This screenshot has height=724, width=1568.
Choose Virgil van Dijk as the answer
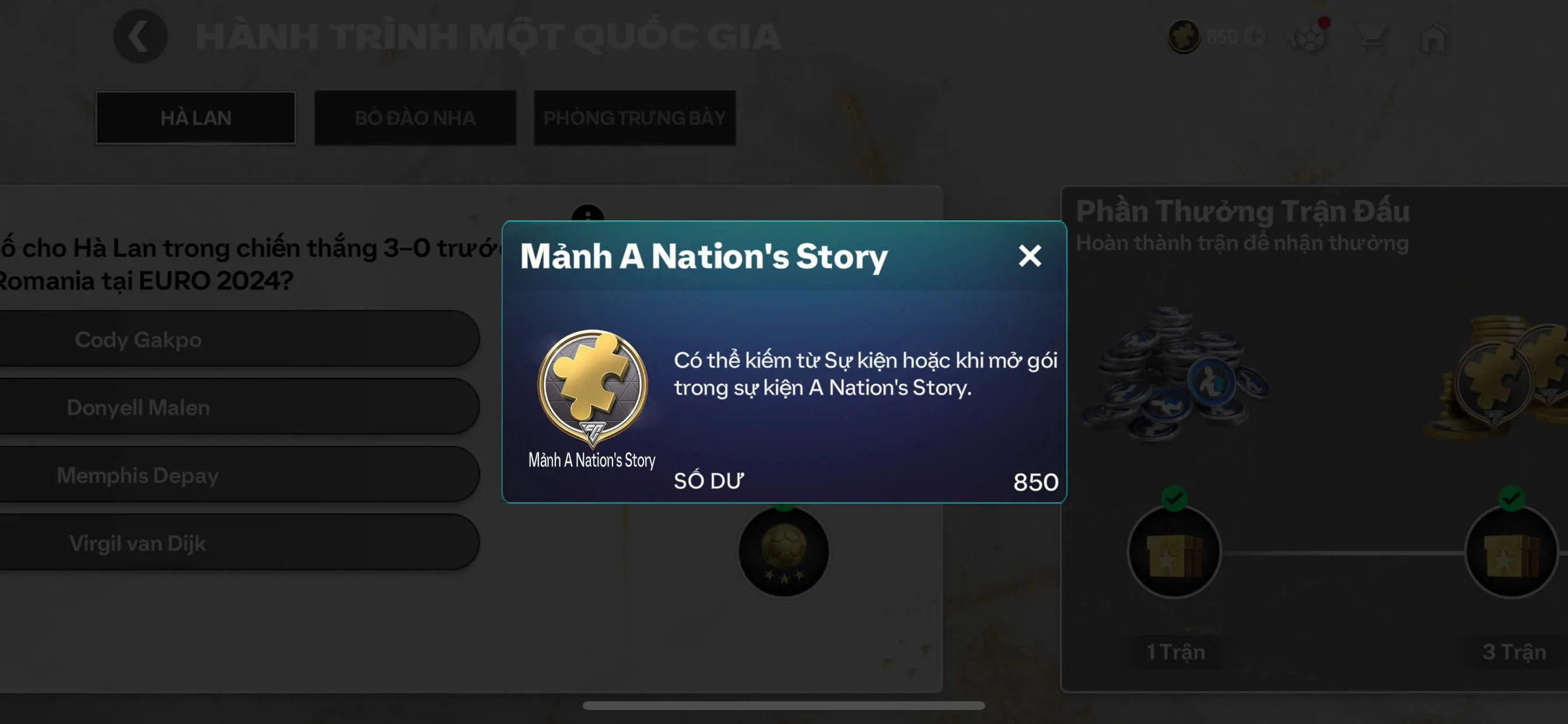pyautogui.click(x=237, y=543)
